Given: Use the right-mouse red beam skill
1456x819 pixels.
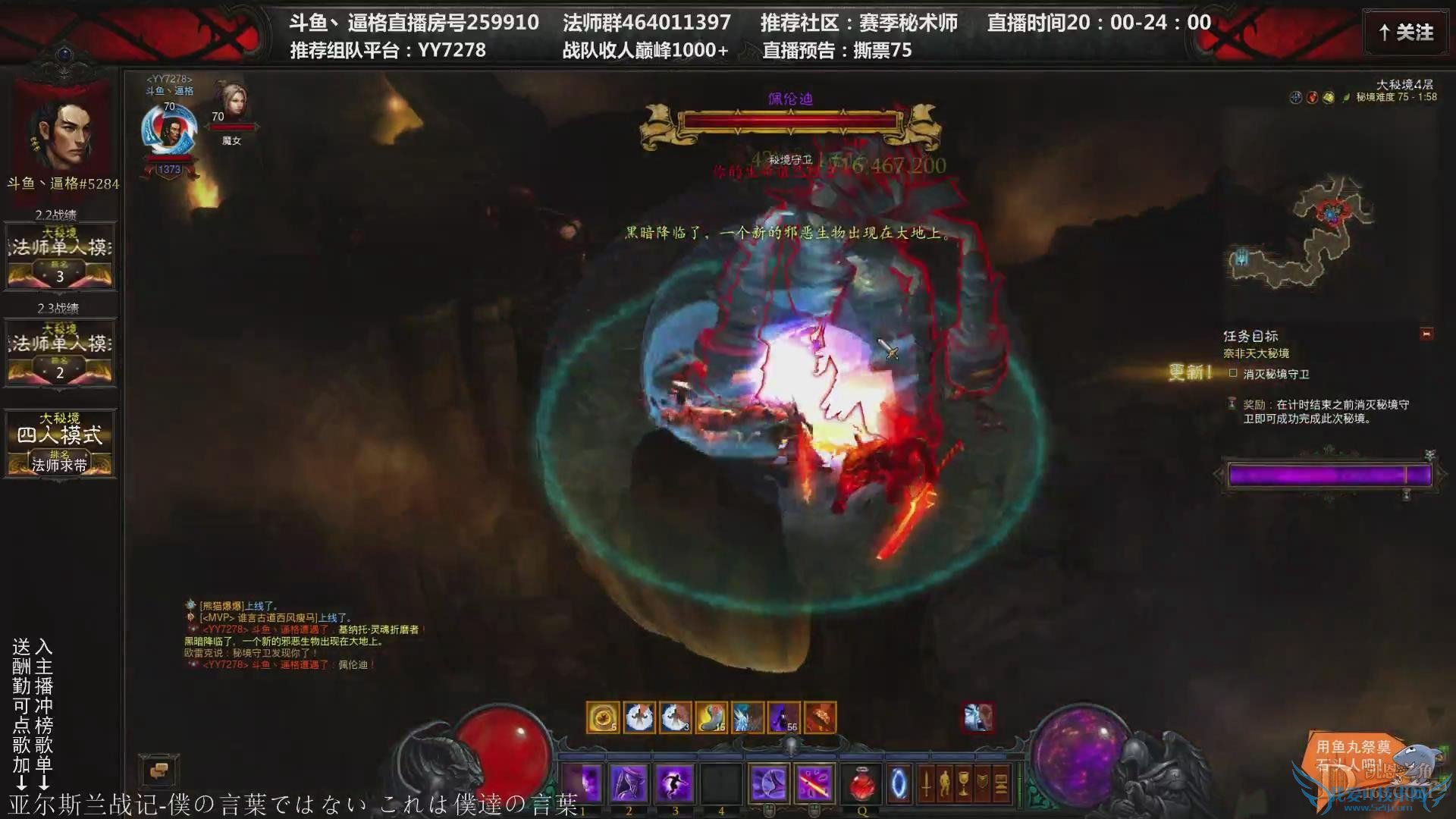Looking at the screenshot, I should [814, 783].
